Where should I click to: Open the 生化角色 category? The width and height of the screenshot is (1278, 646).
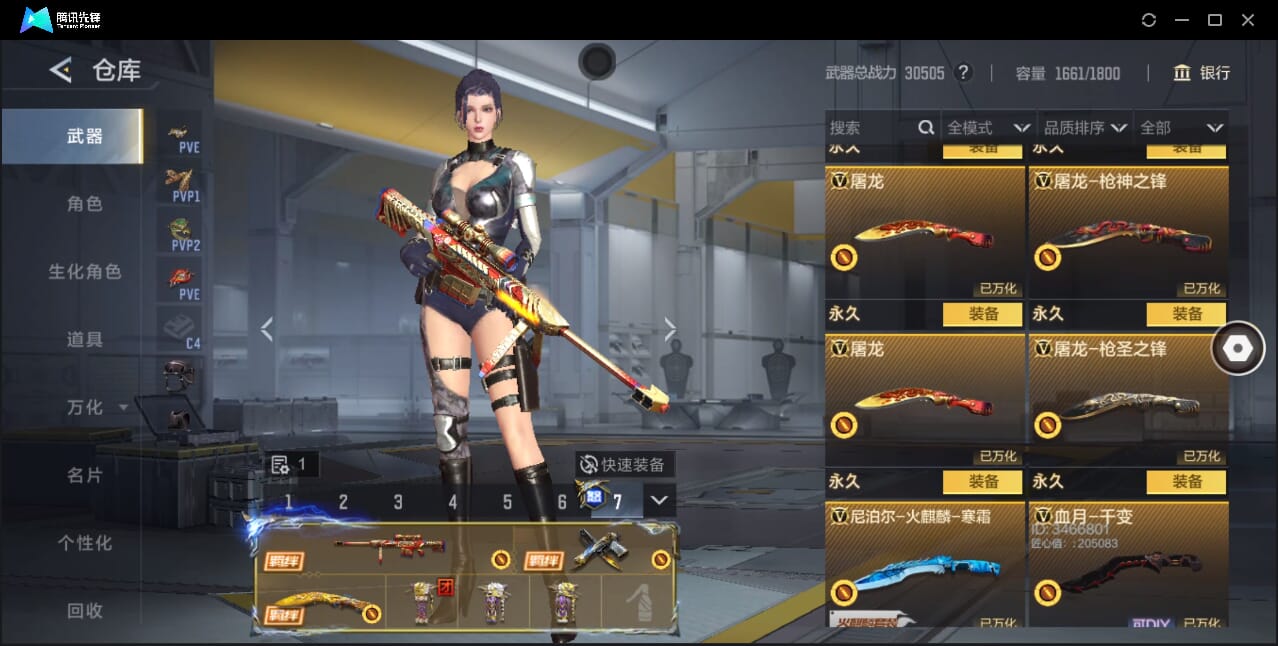tap(84, 272)
